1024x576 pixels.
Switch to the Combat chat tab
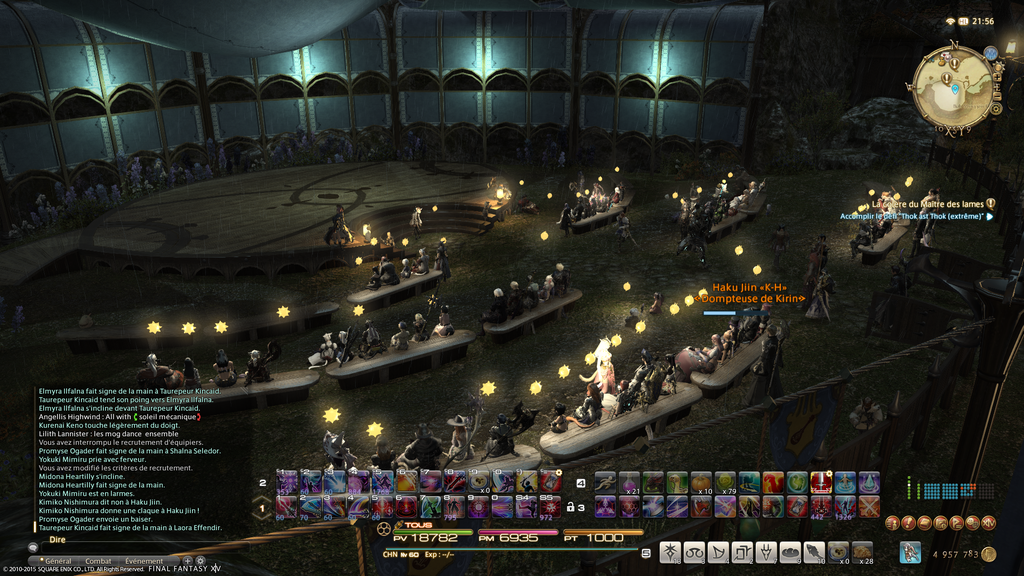[x=98, y=561]
